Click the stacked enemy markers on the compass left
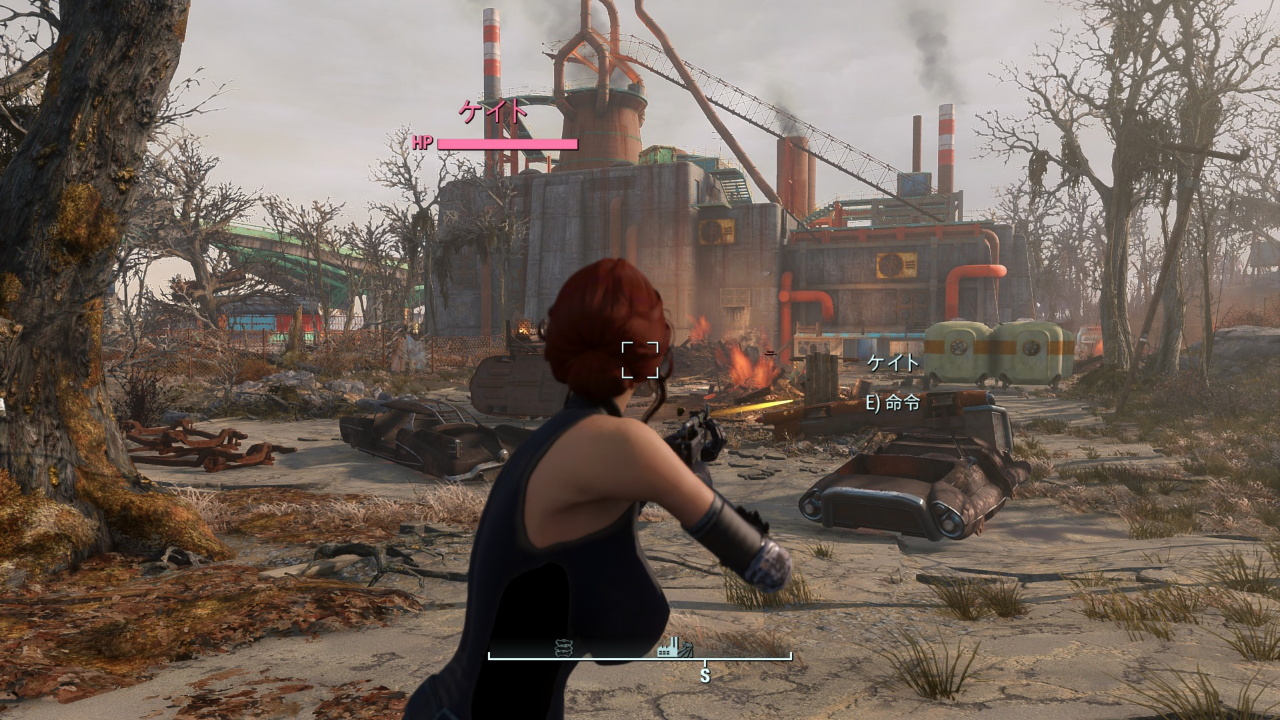 (562, 648)
